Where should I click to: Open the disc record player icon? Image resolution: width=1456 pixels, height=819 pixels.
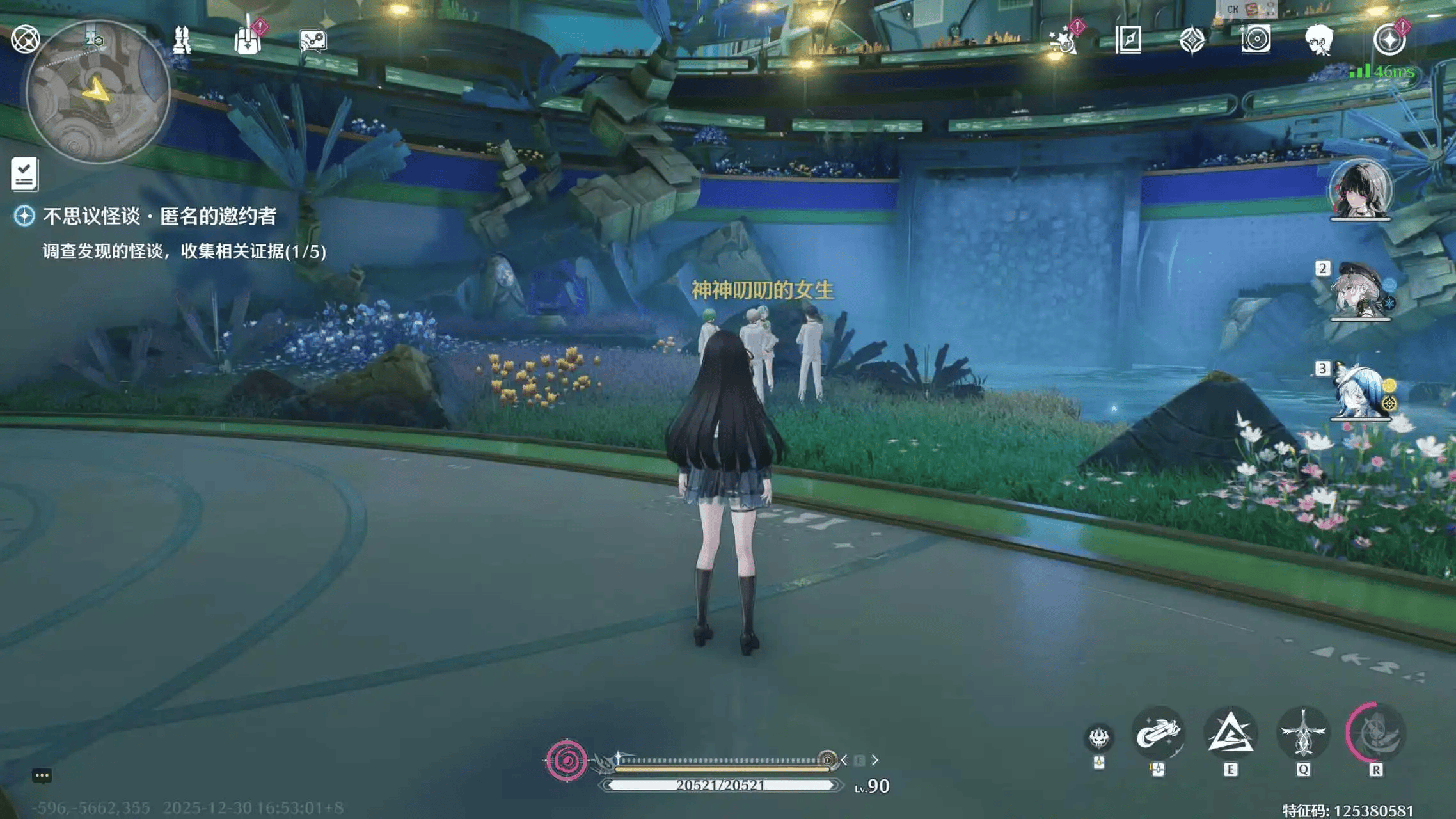(x=1256, y=40)
